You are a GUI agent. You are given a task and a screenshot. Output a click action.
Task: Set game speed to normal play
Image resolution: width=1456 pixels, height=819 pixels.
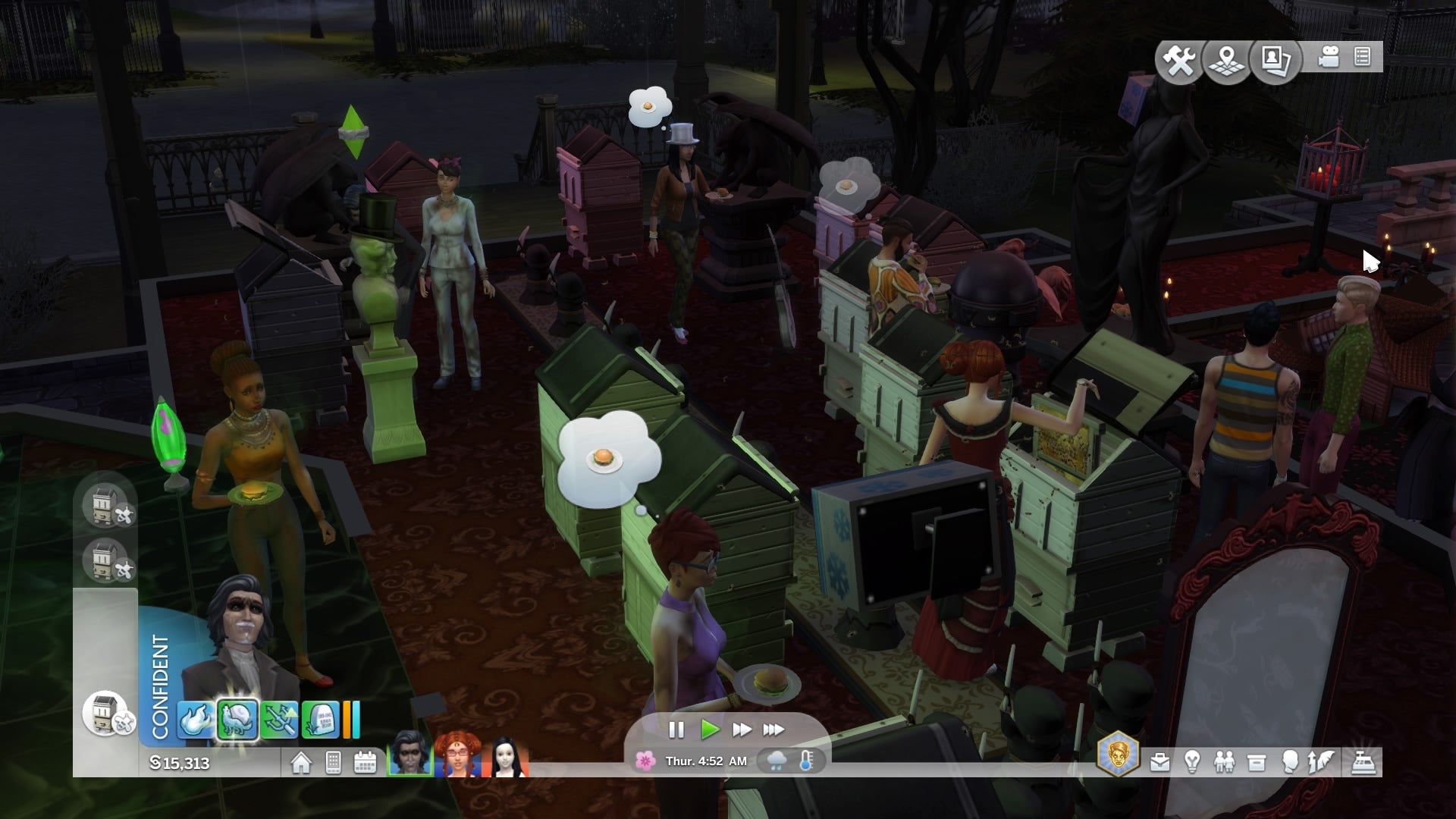pyautogui.click(x=710, y=730)
